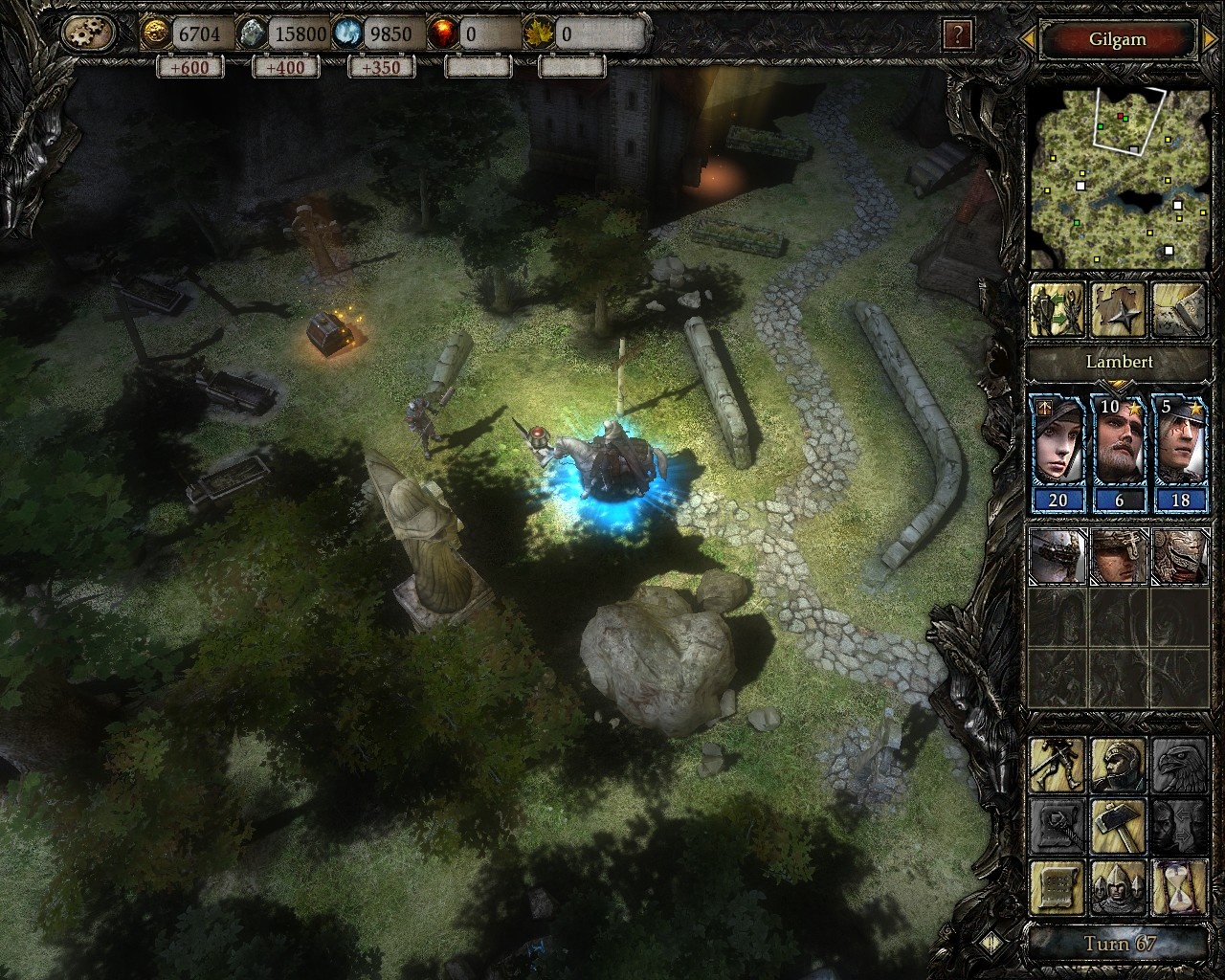
Task: Click the Gilgam name banner
Action: tap(1117, 40)
